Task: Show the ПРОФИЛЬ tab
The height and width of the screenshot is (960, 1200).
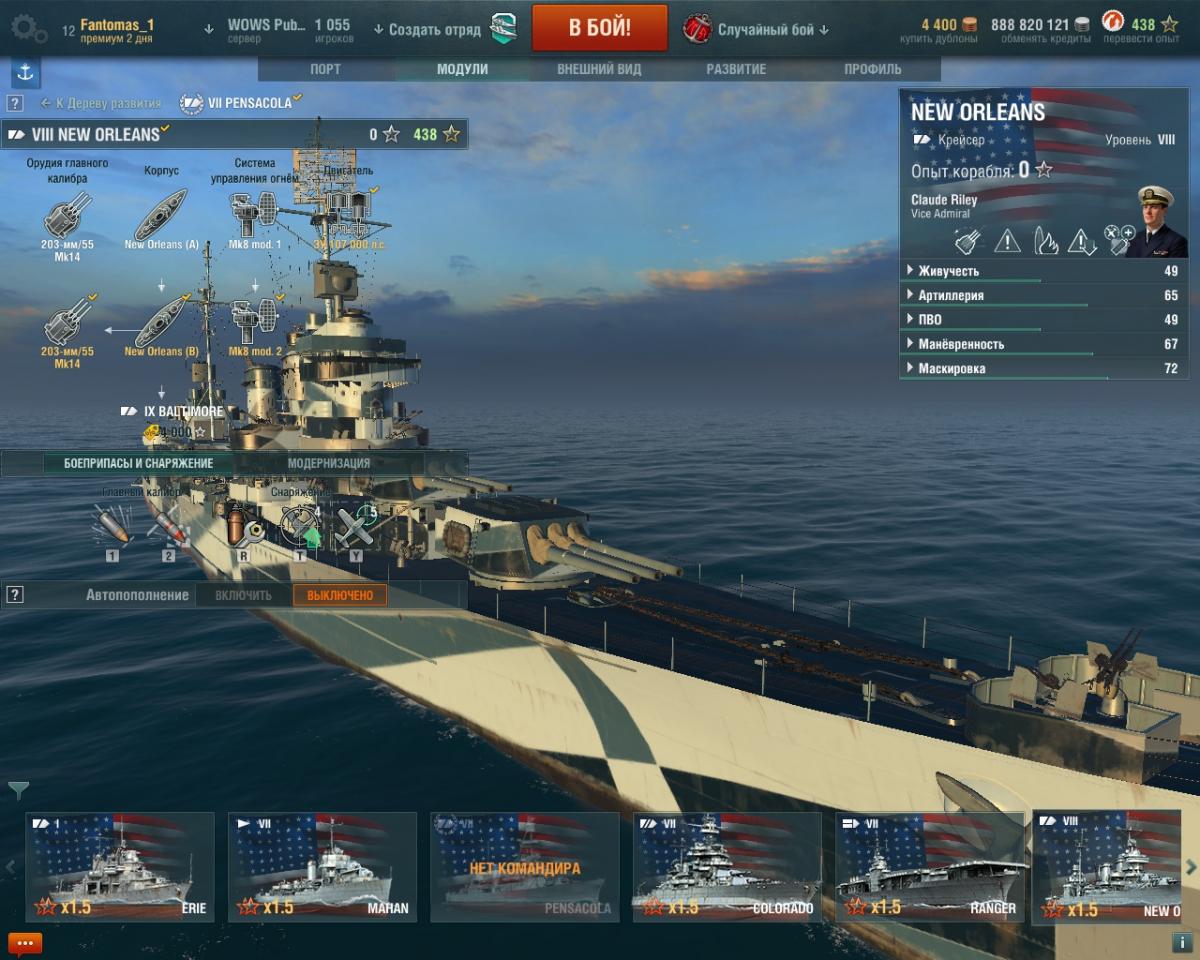Action: 872,69
